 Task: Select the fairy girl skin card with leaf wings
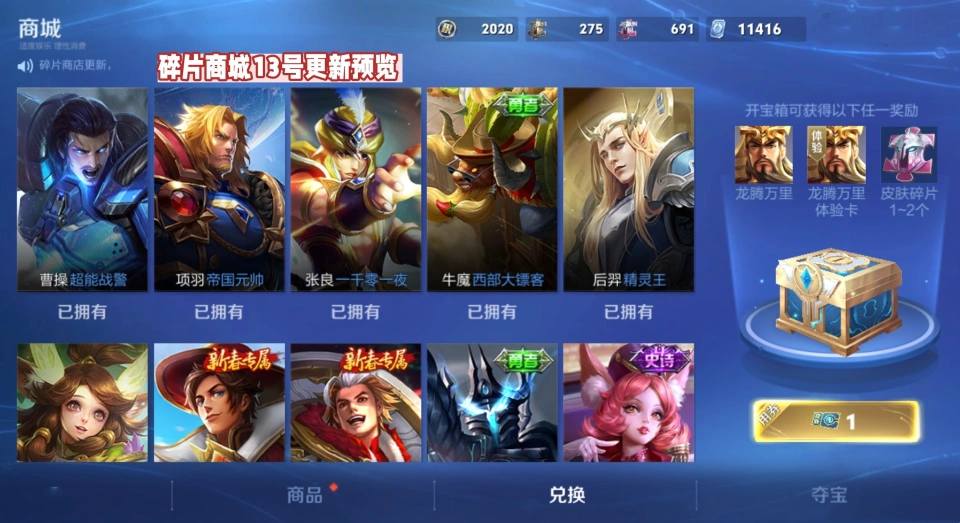(82, 403)
